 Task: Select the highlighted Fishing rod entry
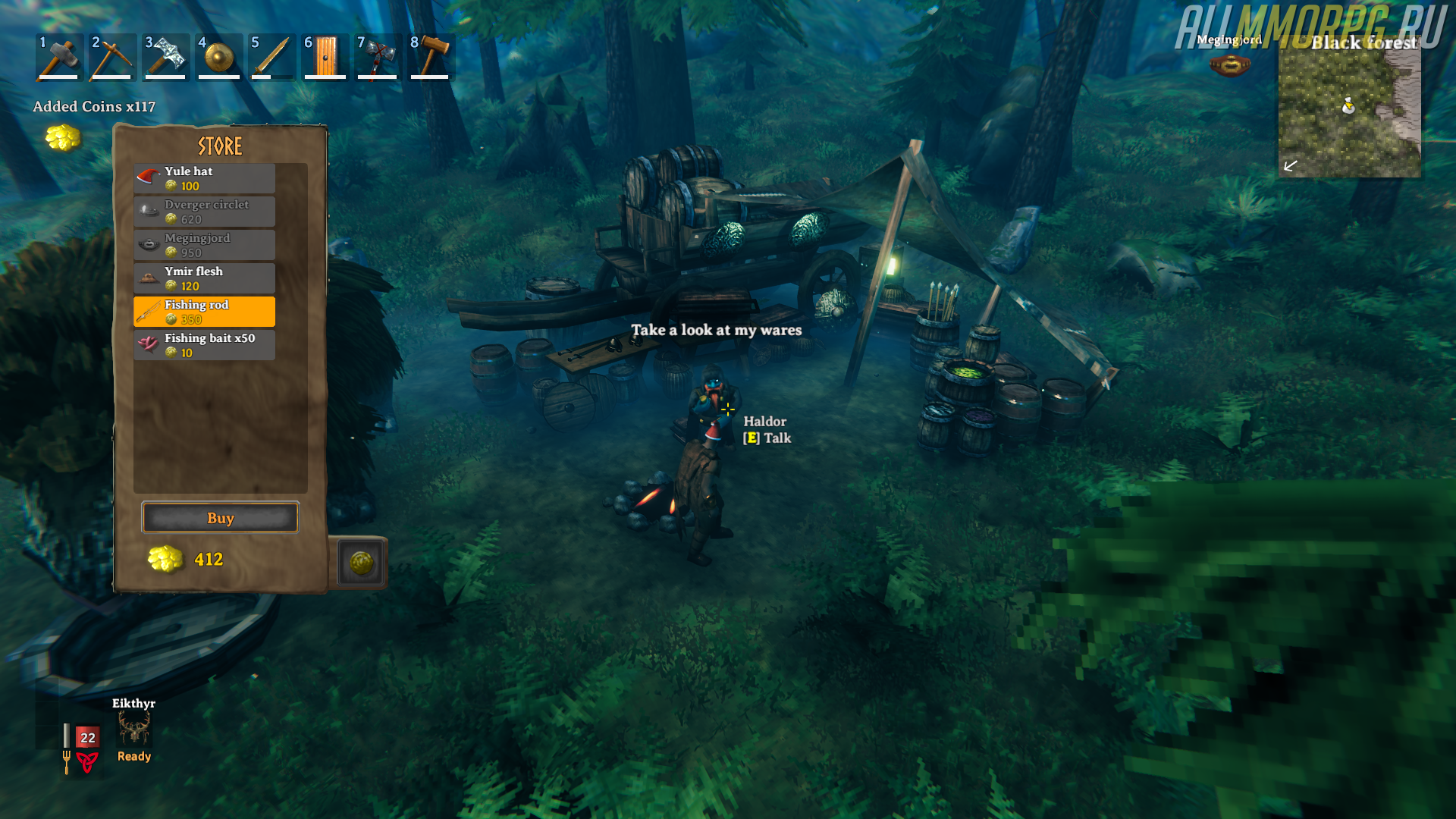coord(204,312)
